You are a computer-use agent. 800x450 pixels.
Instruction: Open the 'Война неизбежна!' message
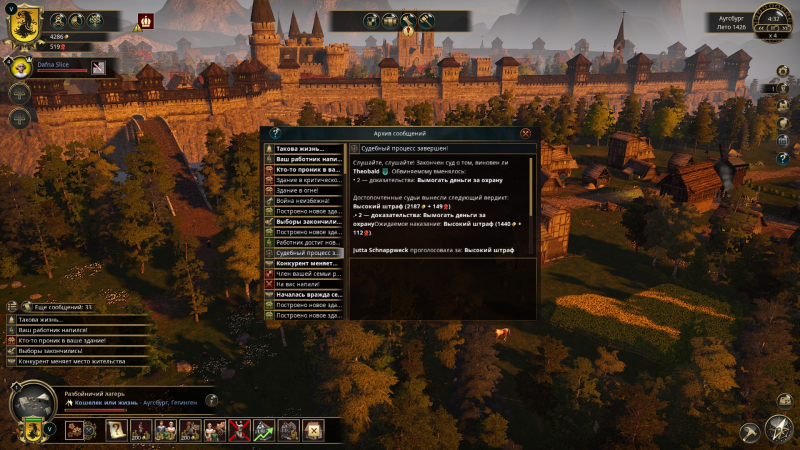304,201
